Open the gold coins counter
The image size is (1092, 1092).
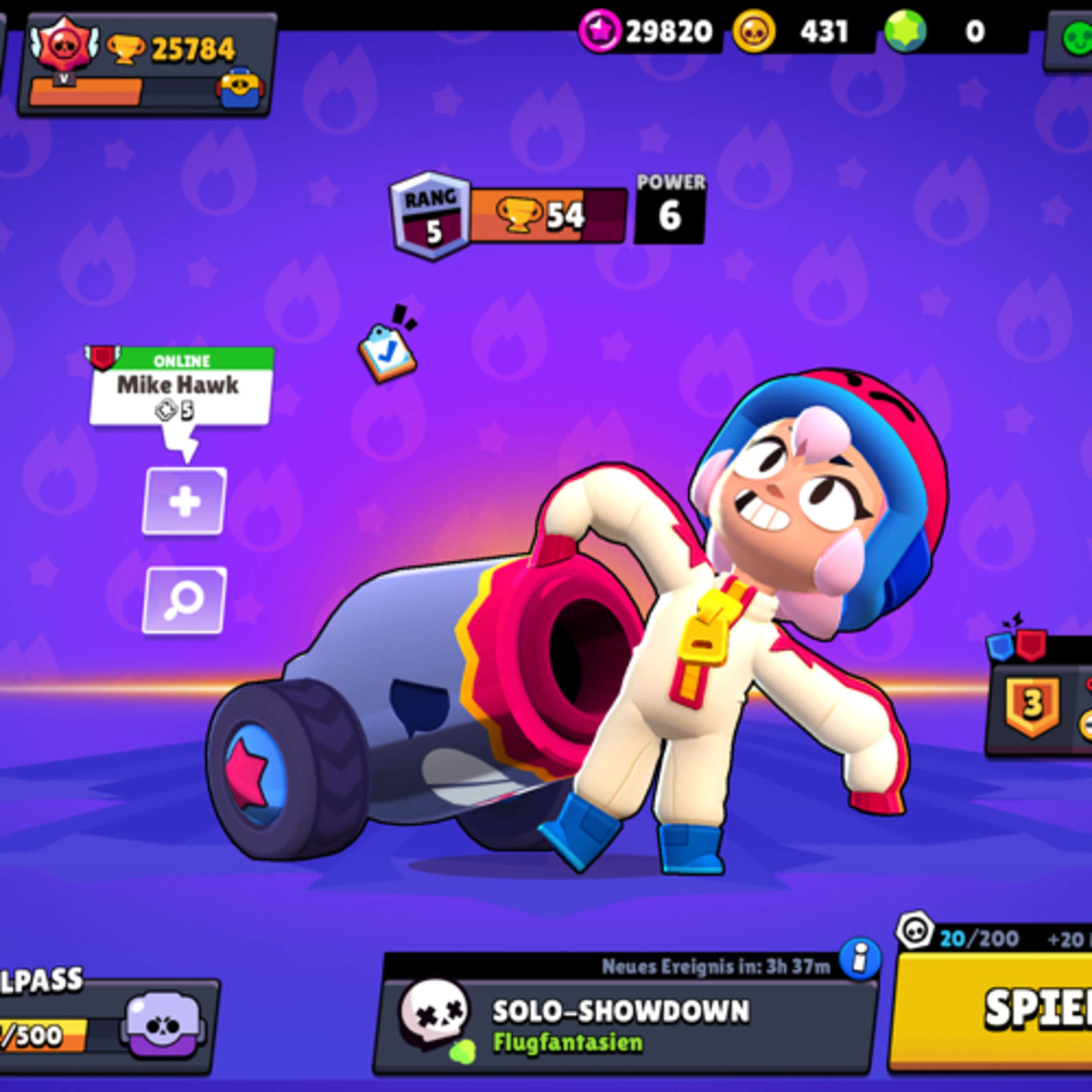point(803,32)
